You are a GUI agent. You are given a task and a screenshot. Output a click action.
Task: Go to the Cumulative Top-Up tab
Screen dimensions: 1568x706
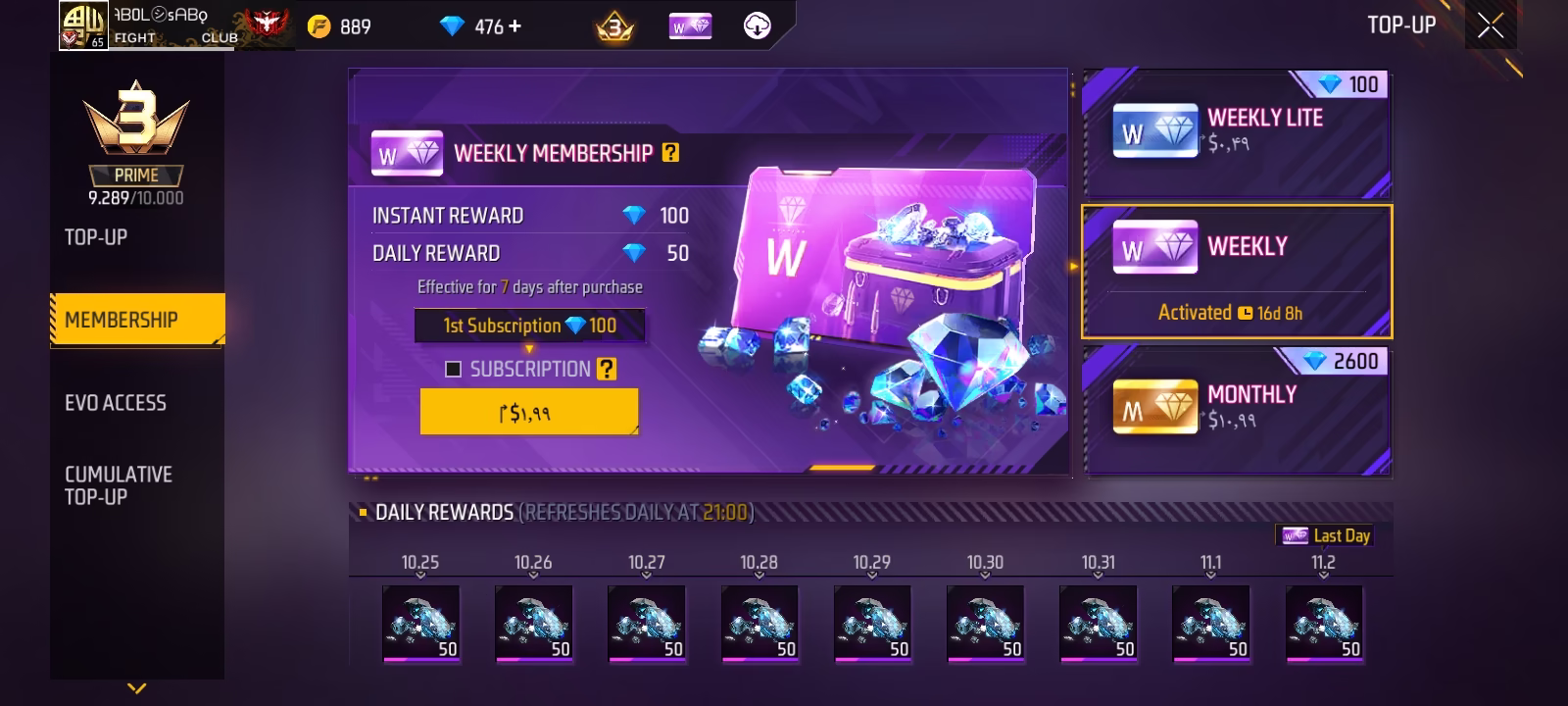click(119, 485)
